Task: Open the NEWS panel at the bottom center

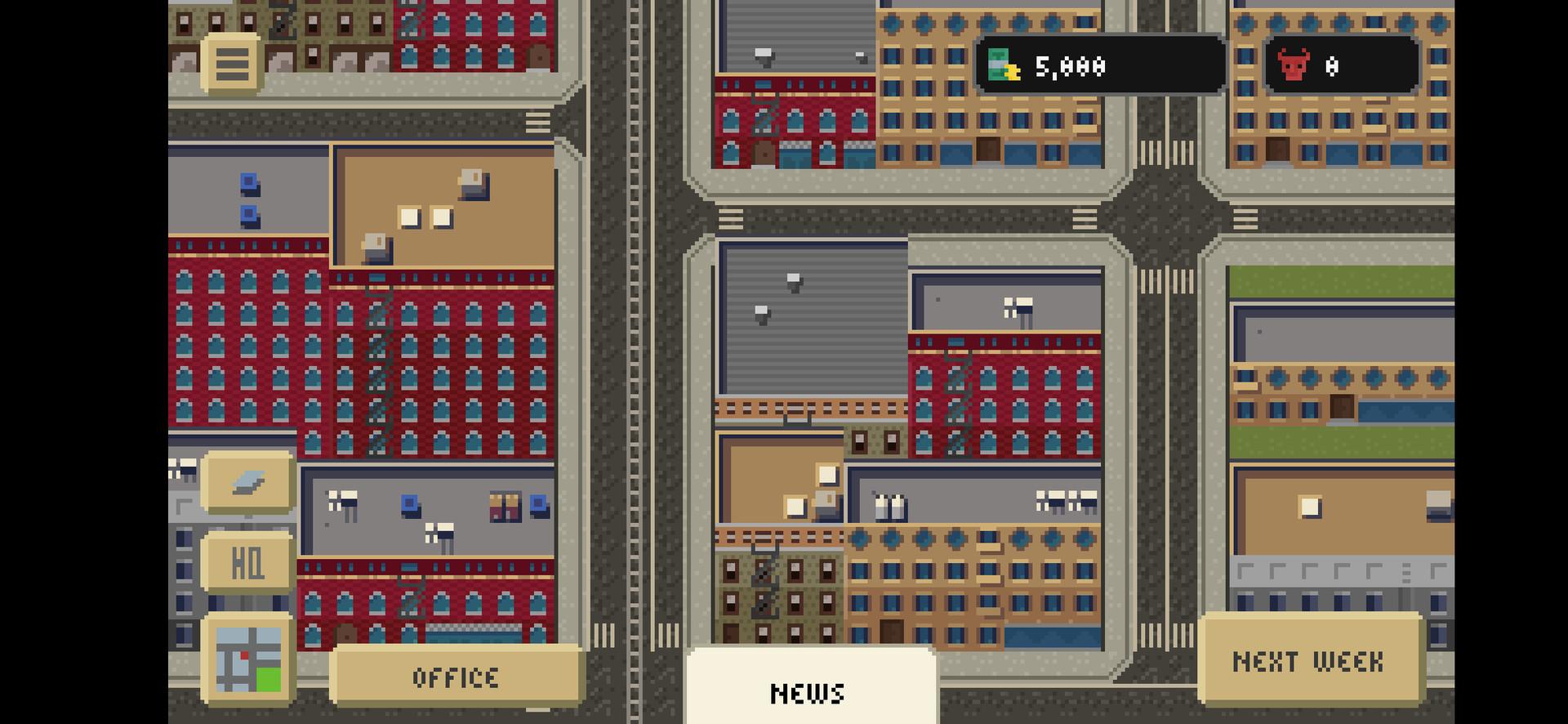Action: coord(809,692)
